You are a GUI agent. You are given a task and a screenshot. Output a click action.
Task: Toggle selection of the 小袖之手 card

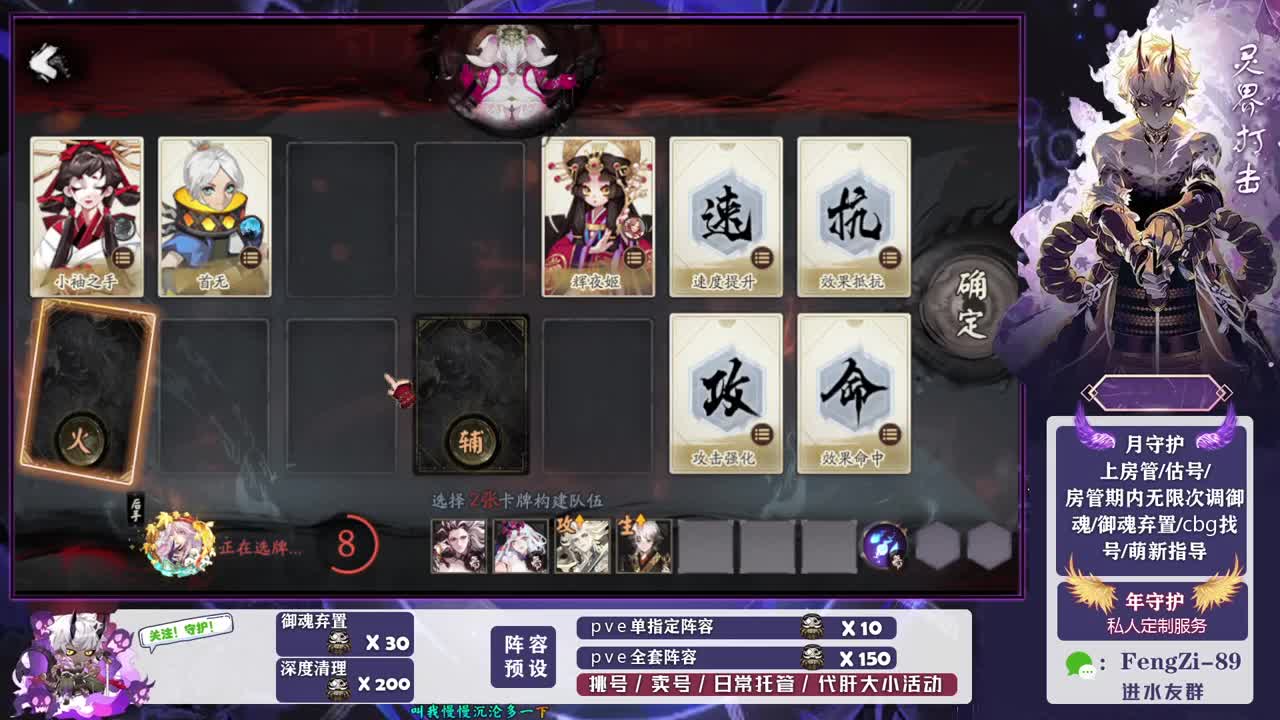pos(86,215)
